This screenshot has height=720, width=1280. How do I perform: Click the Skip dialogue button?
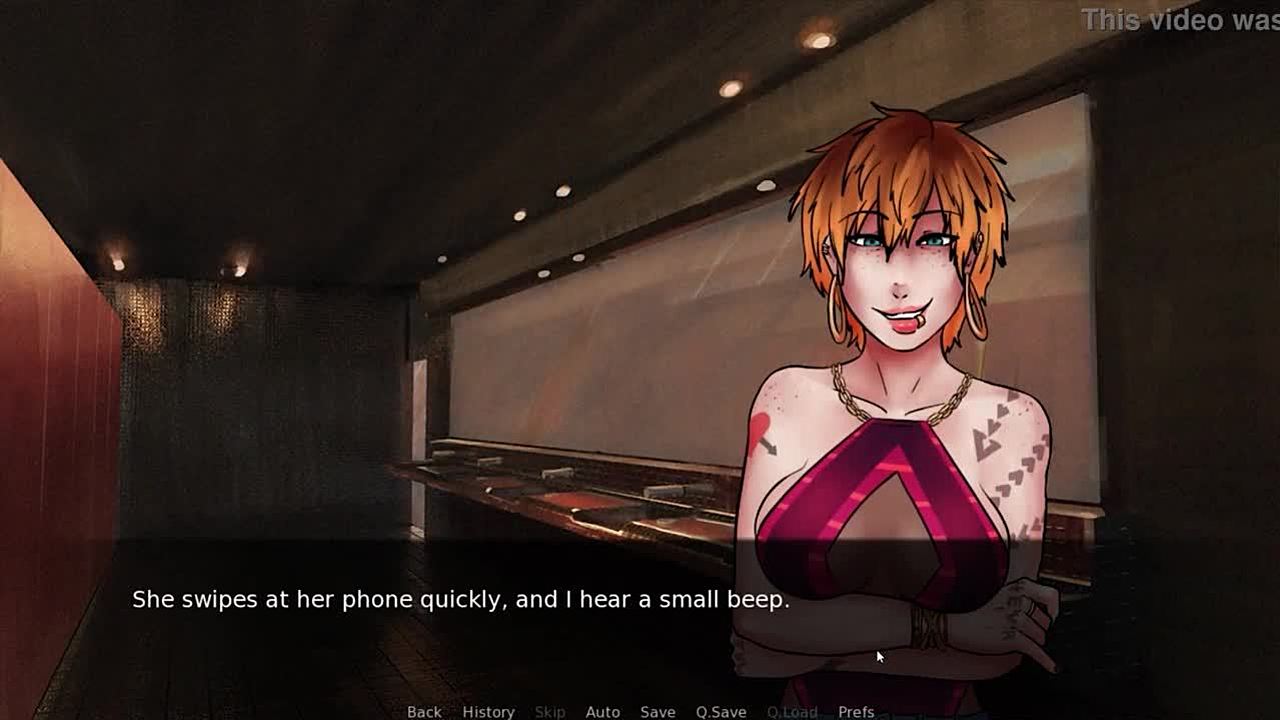tap(549, 711)
